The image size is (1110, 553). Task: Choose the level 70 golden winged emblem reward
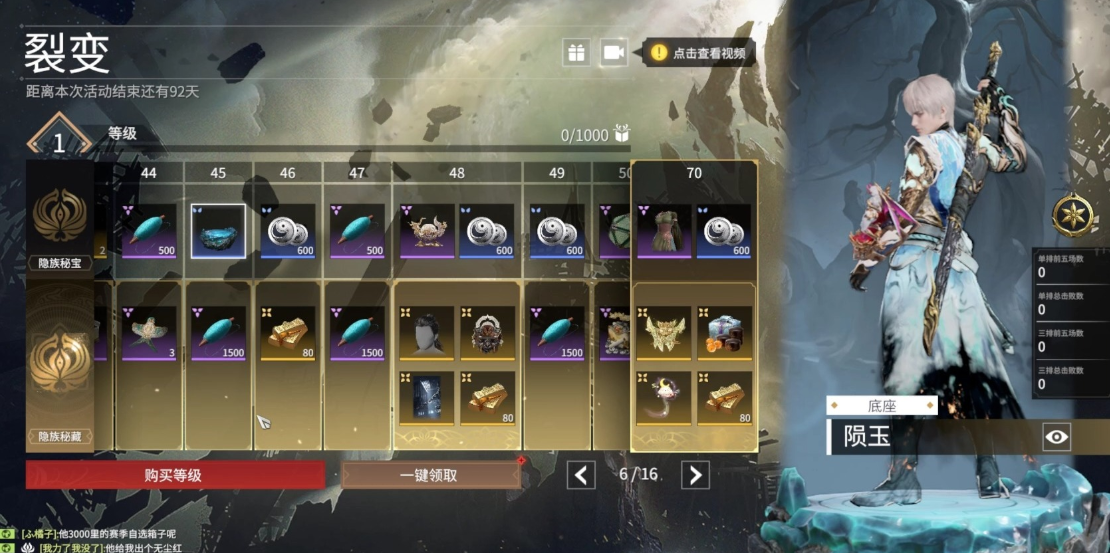664,333
